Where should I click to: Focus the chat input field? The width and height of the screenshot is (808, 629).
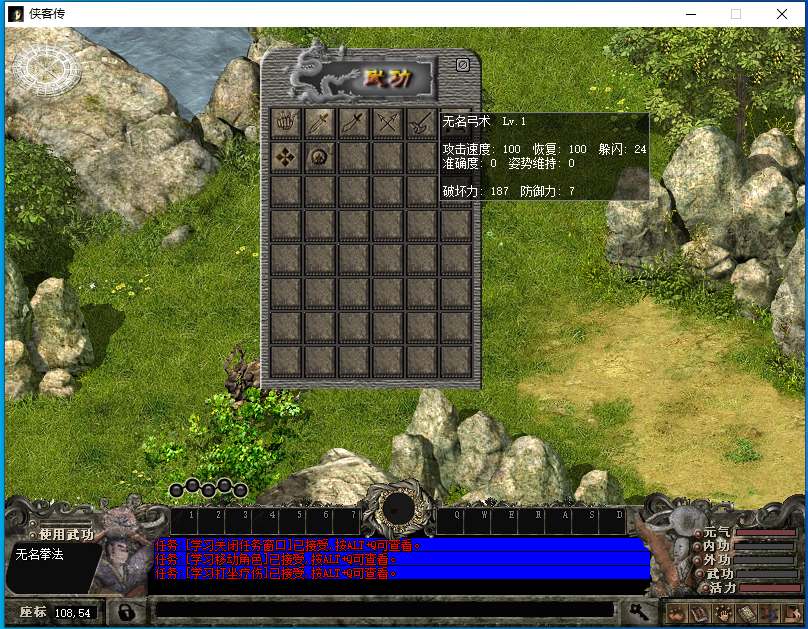point(384,609)
